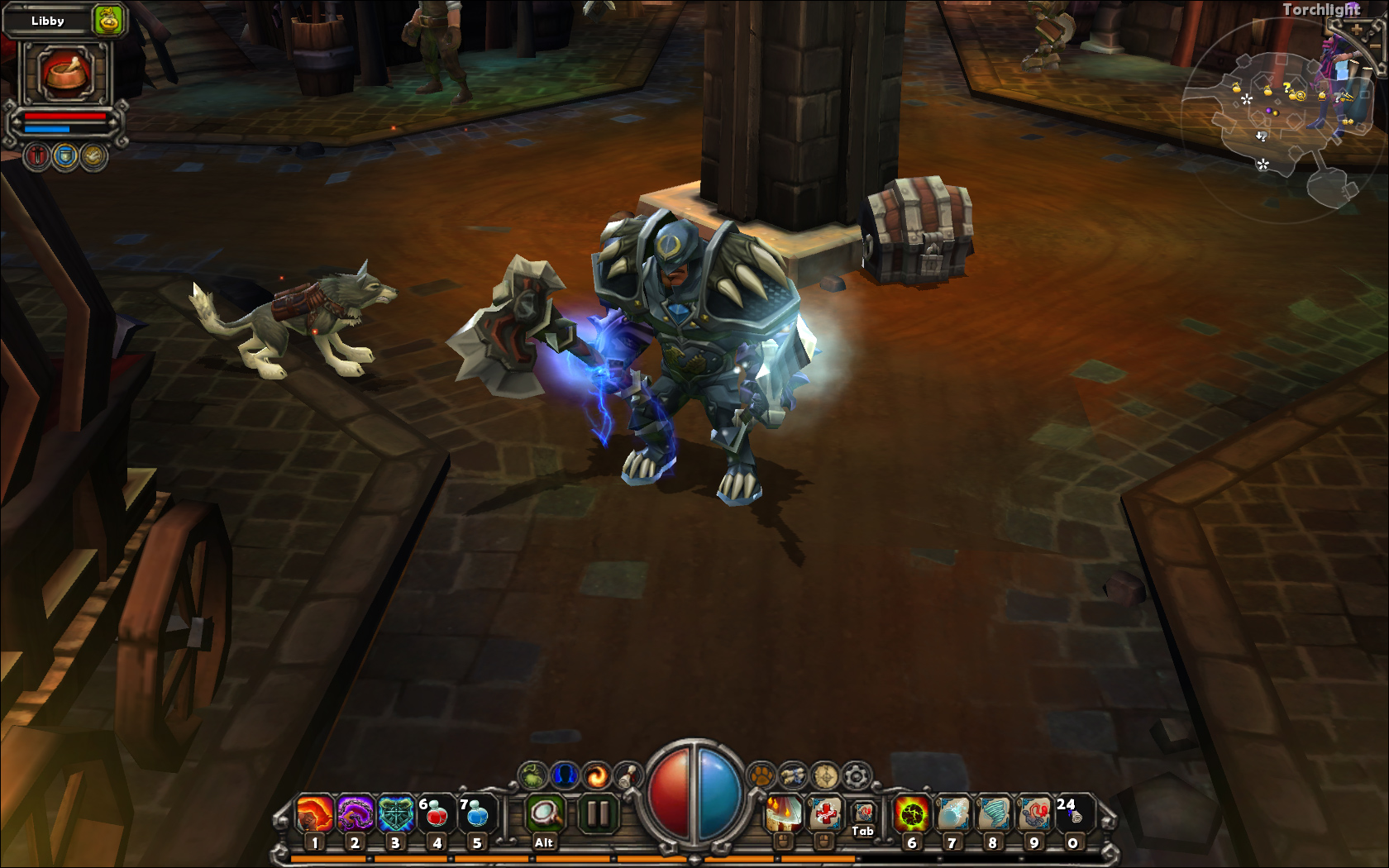The height and width of the screenshot is (868, 1389).
Task: Toggle the magnifying glass item labels button
Action: click(x=545, y=814)
